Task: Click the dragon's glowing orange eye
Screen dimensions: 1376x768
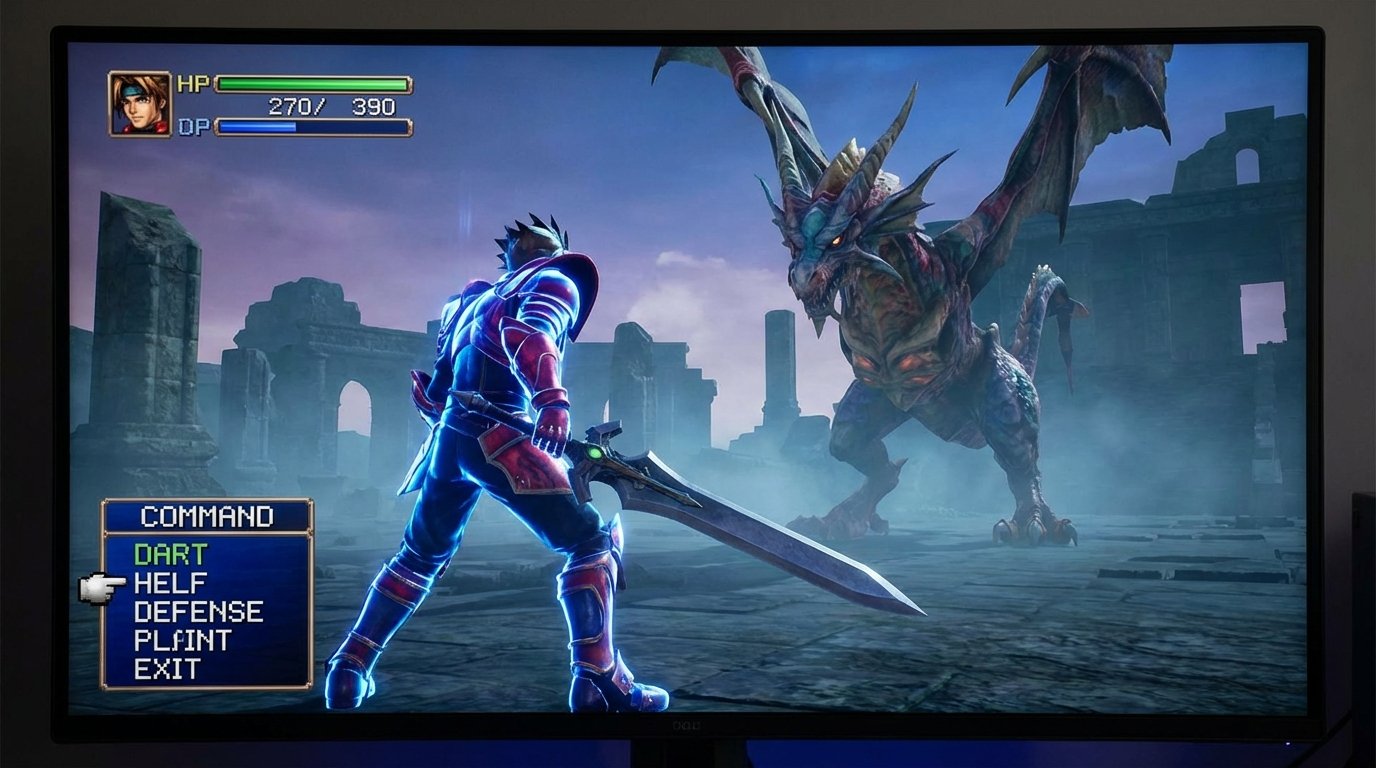Action: coord(837,241)
